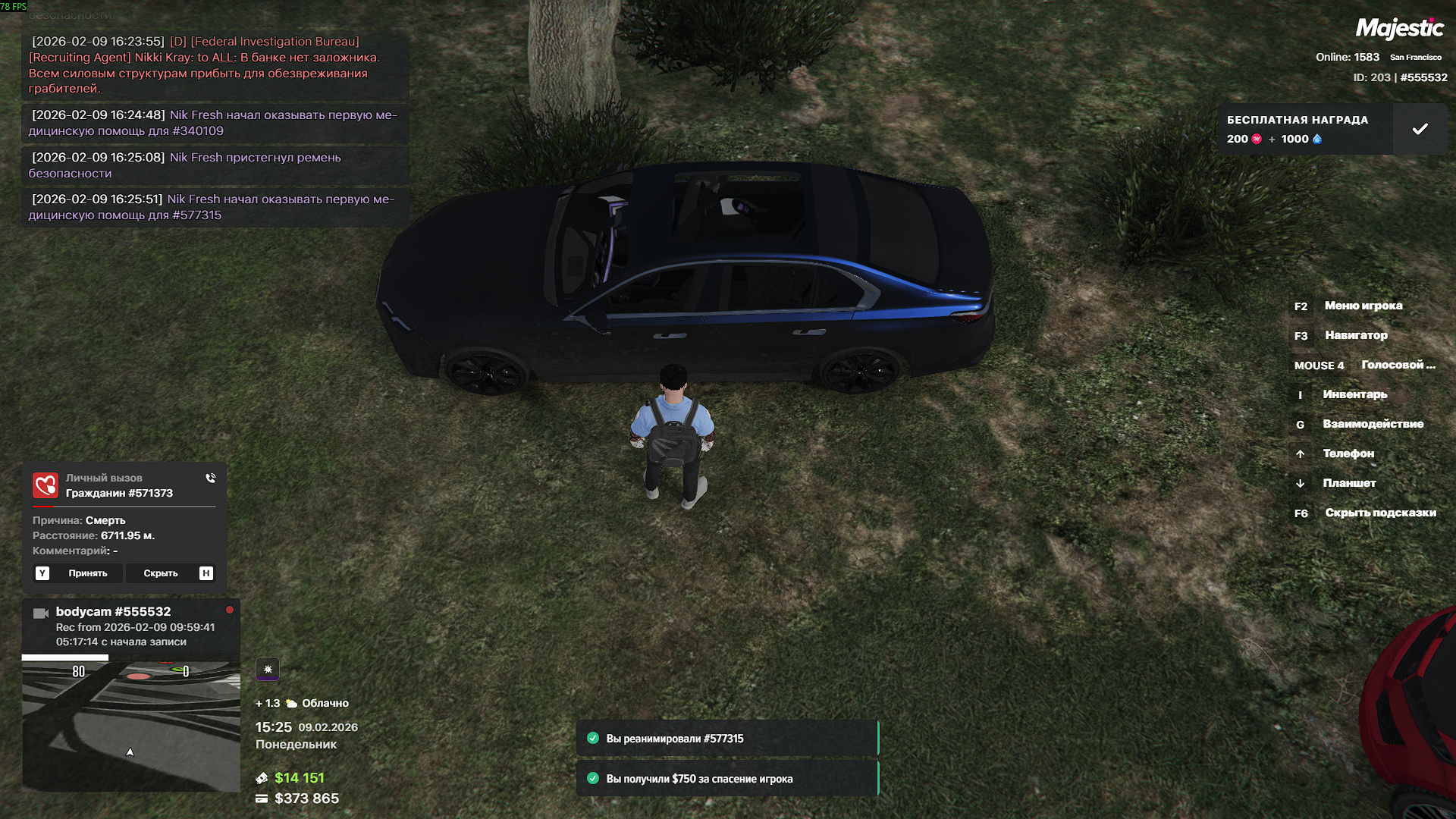This screenshot has height=819, width=1456.
Task: Hide the personal call with Скрыть
Action: (161, 573)
